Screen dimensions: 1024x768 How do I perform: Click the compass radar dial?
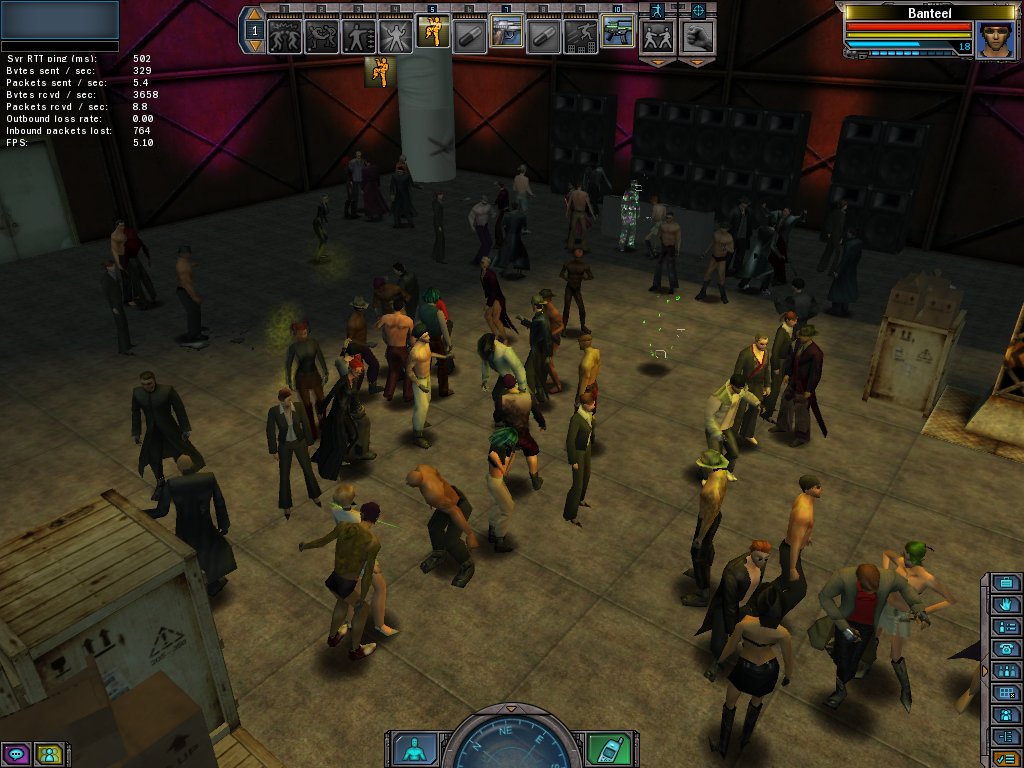pyautogui.click(x=511, y=745)
